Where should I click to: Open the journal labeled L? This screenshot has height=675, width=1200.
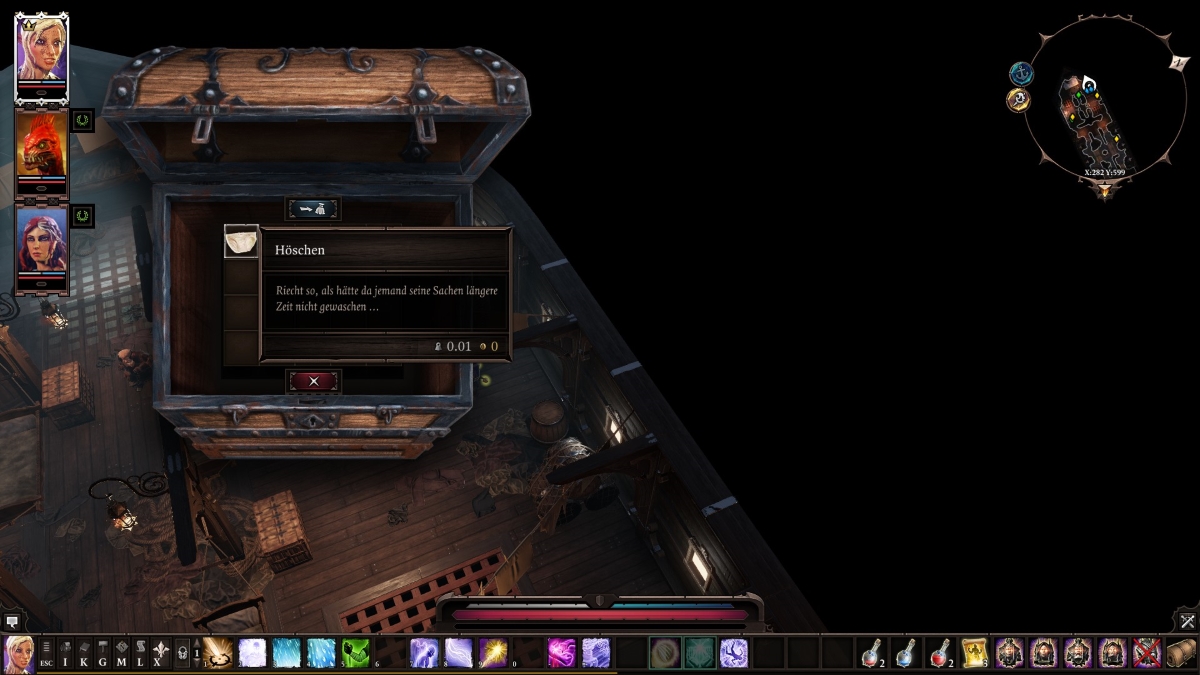coord(139,653)
